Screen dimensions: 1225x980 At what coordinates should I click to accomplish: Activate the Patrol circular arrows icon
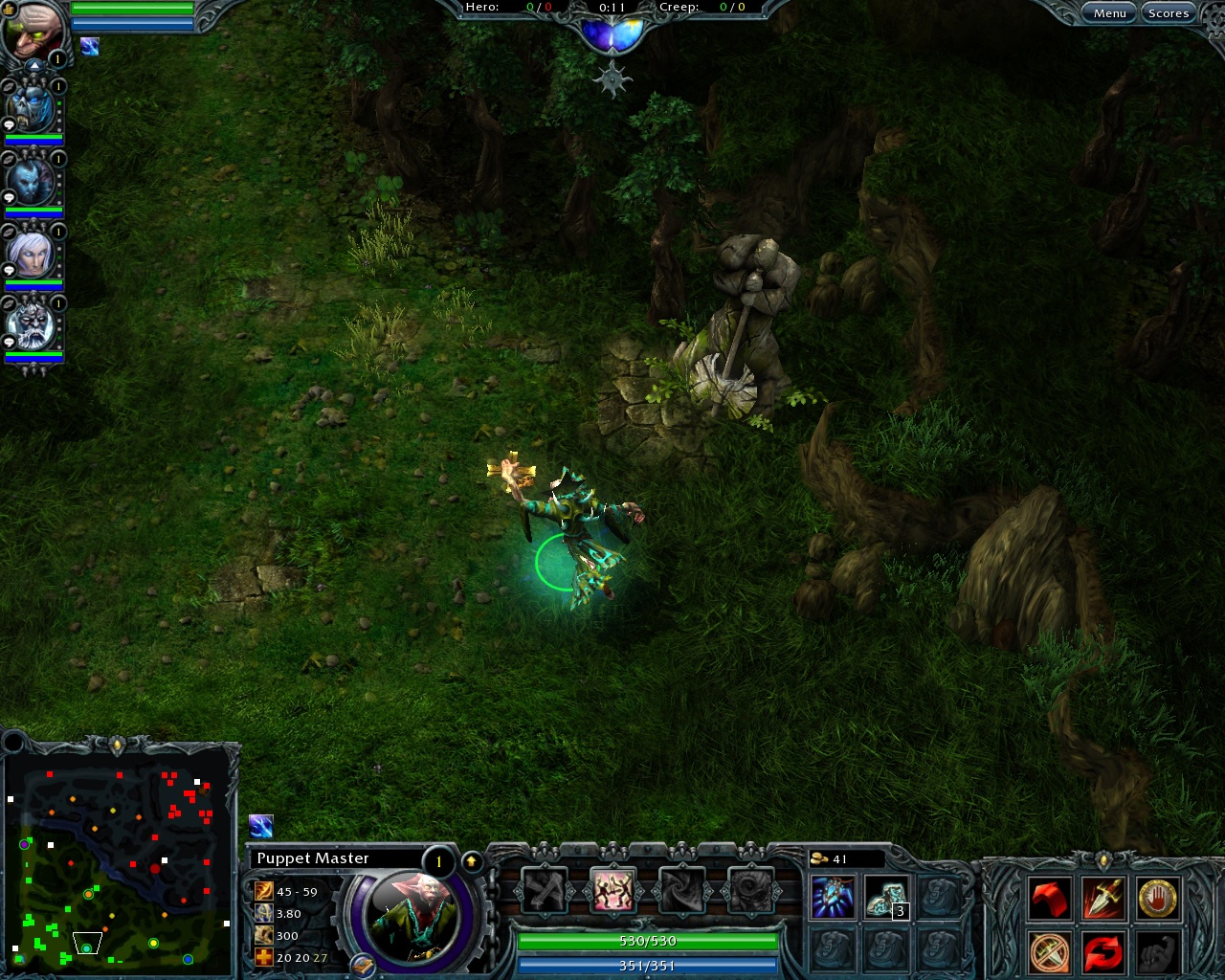pos(1102,950)
